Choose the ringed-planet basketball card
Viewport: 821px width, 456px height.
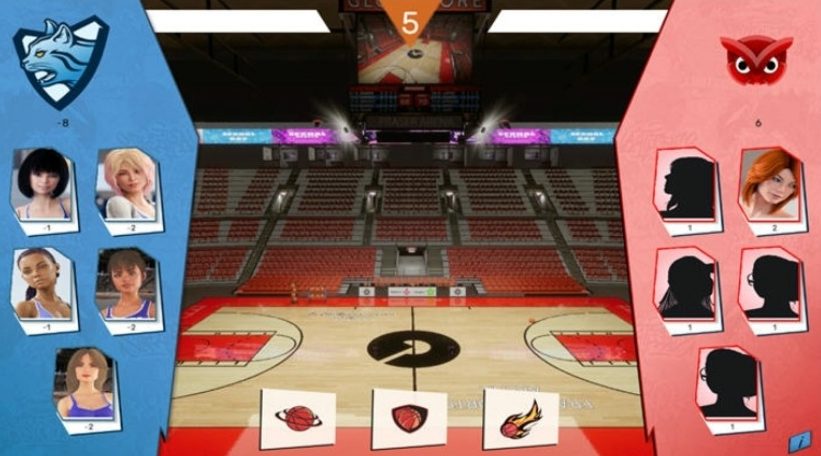pos(297,417)
